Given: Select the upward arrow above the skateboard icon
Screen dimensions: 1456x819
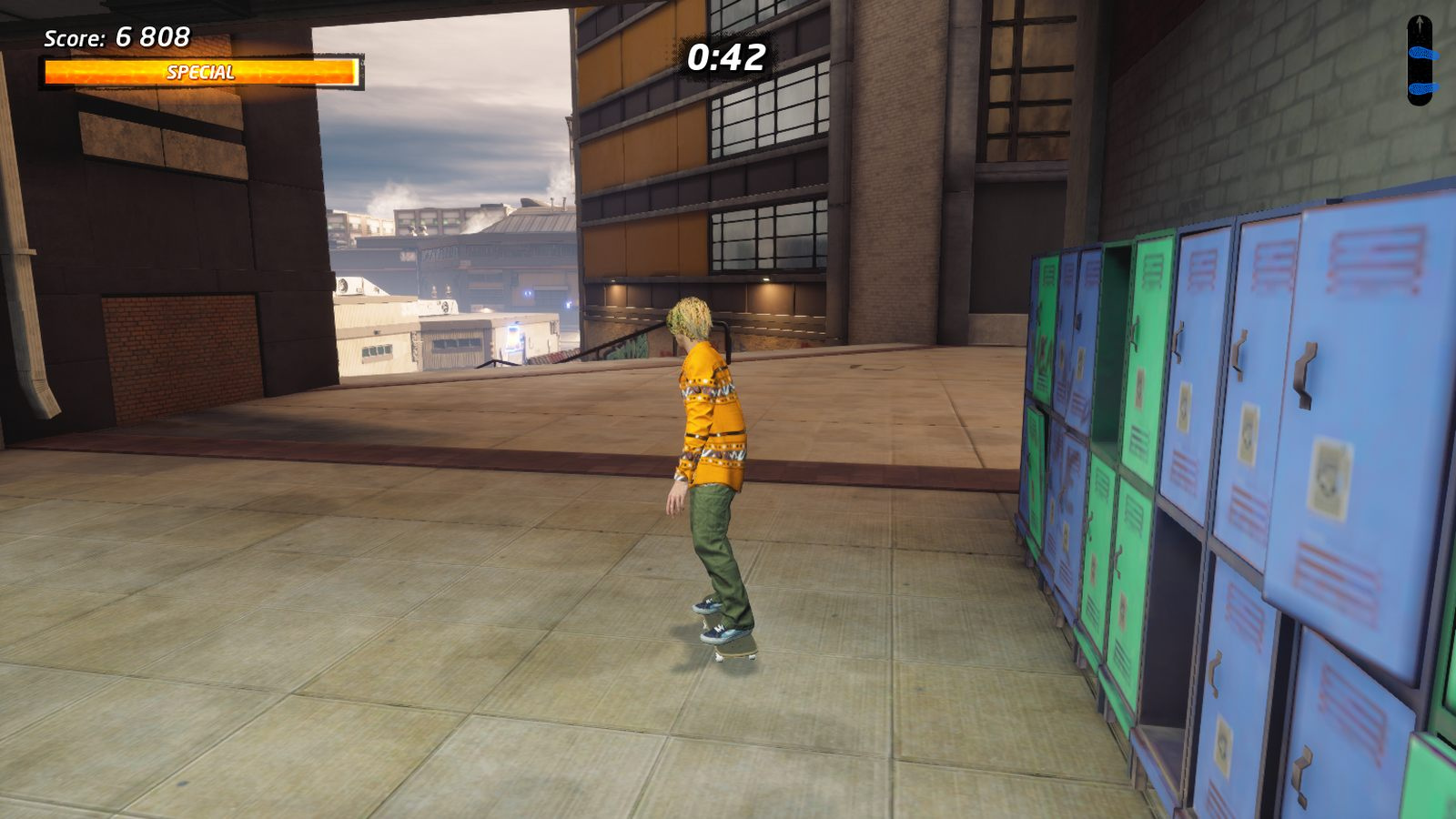Looking at the screenshot, I should coord(1420,20).
